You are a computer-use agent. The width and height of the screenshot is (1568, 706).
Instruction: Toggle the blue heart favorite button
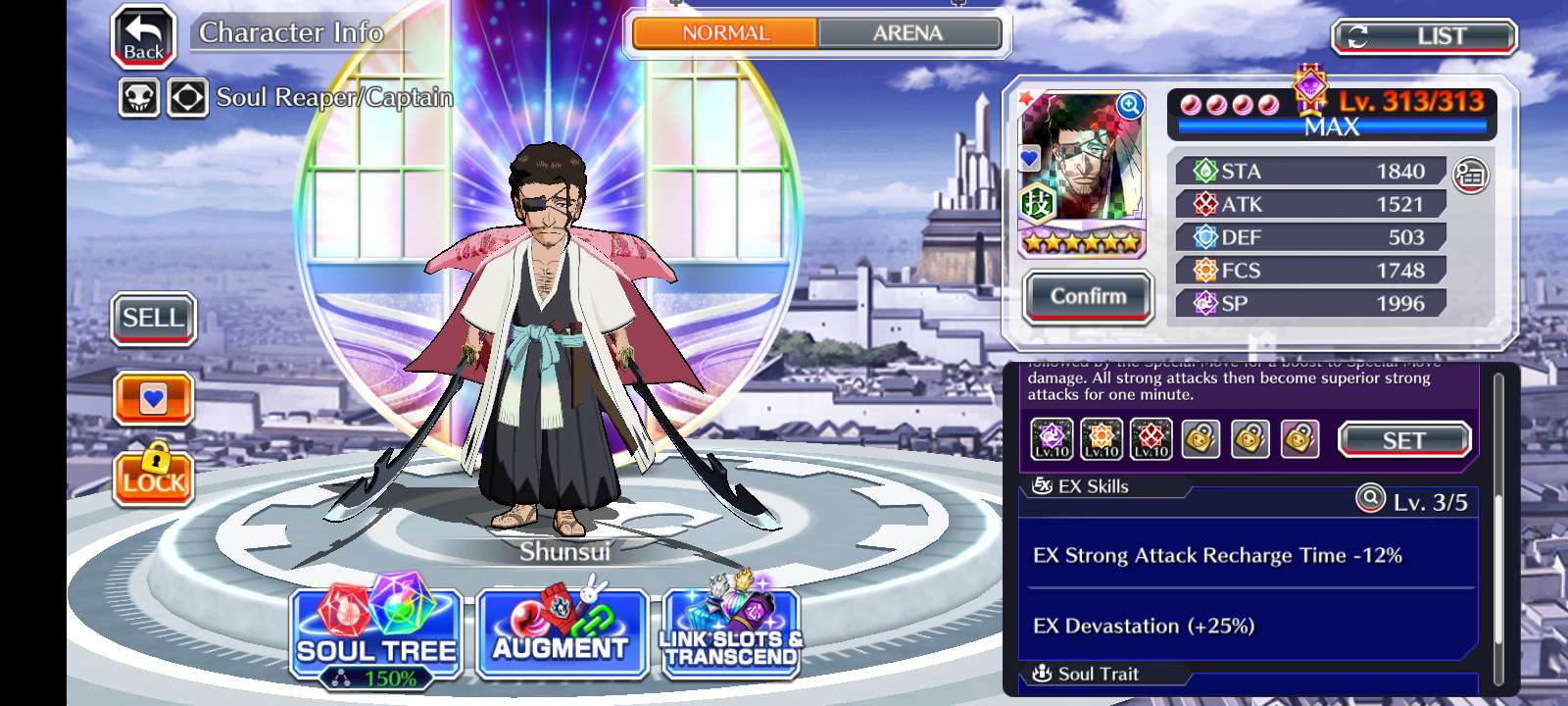[153, 398]
